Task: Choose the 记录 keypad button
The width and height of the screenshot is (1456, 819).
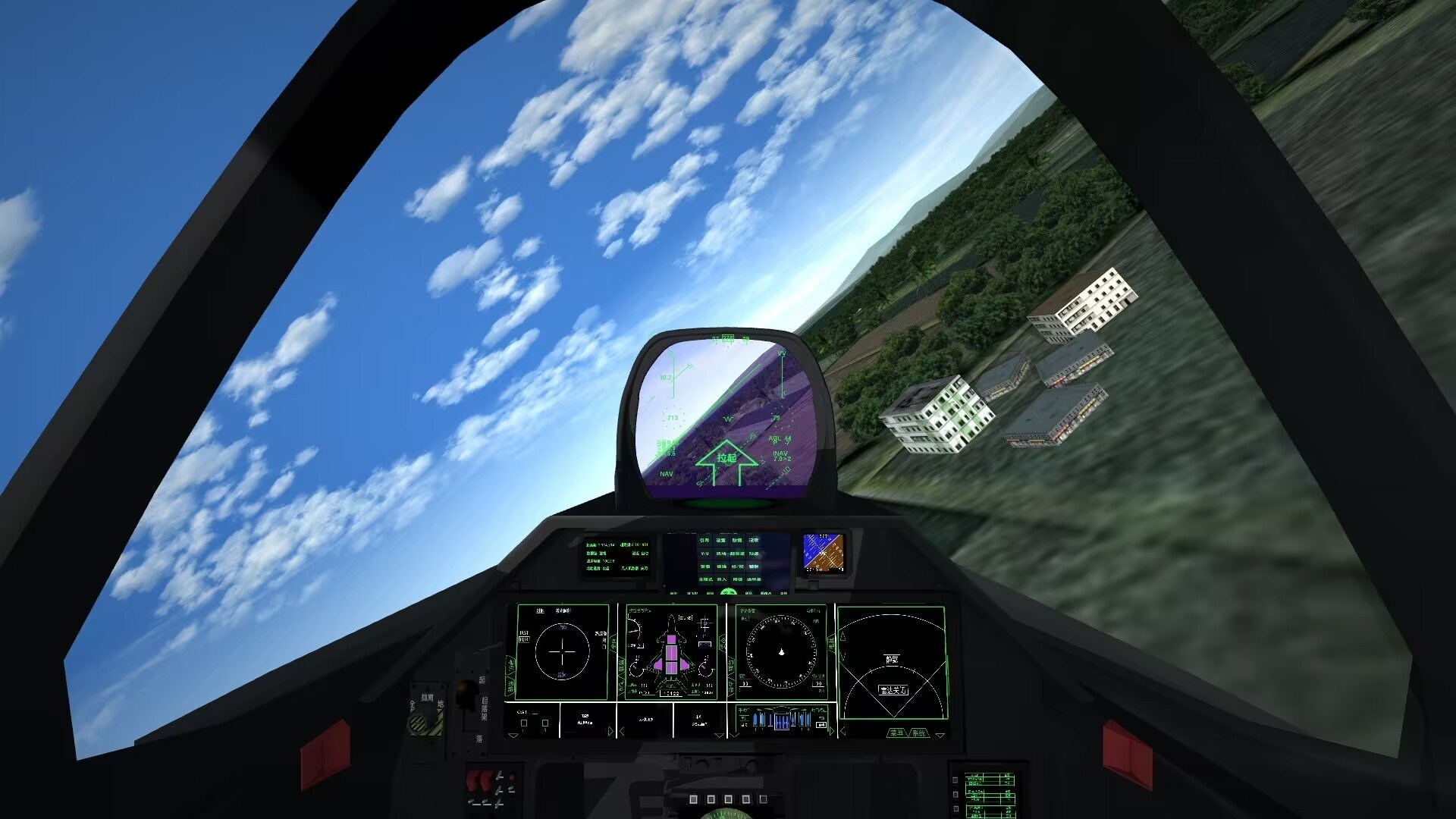Action: (x=754, y=541)
